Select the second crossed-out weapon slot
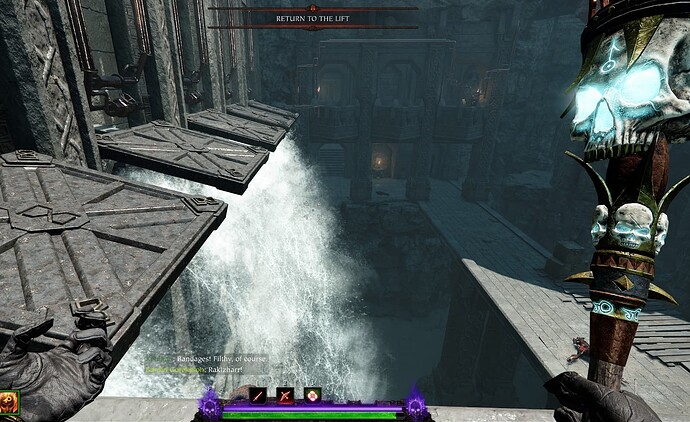This screenshot has height=422, width=690. point(285,396)
